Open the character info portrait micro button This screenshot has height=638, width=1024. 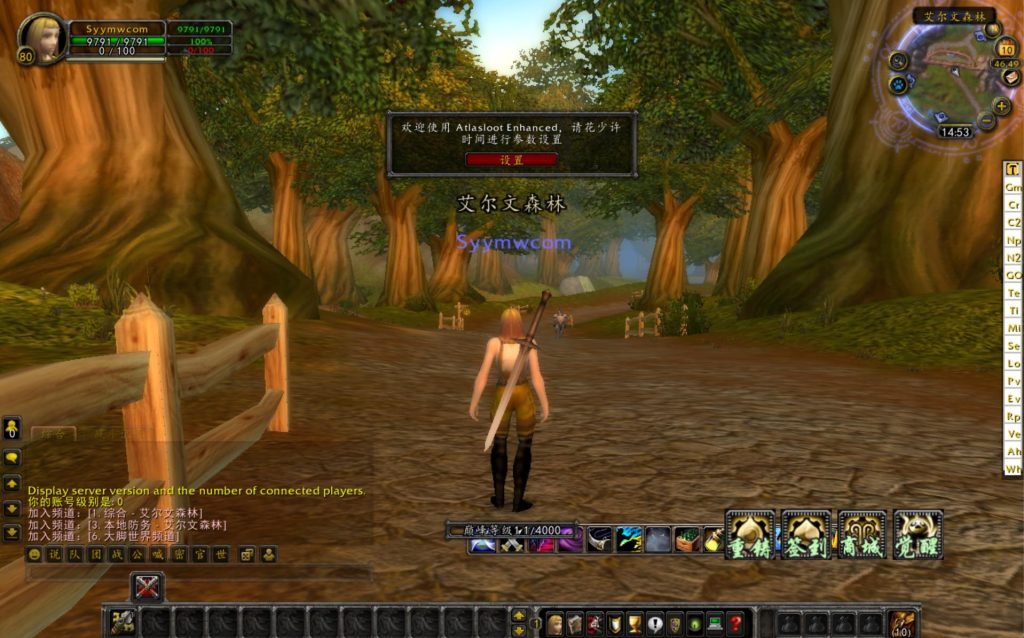pos(554,624)
